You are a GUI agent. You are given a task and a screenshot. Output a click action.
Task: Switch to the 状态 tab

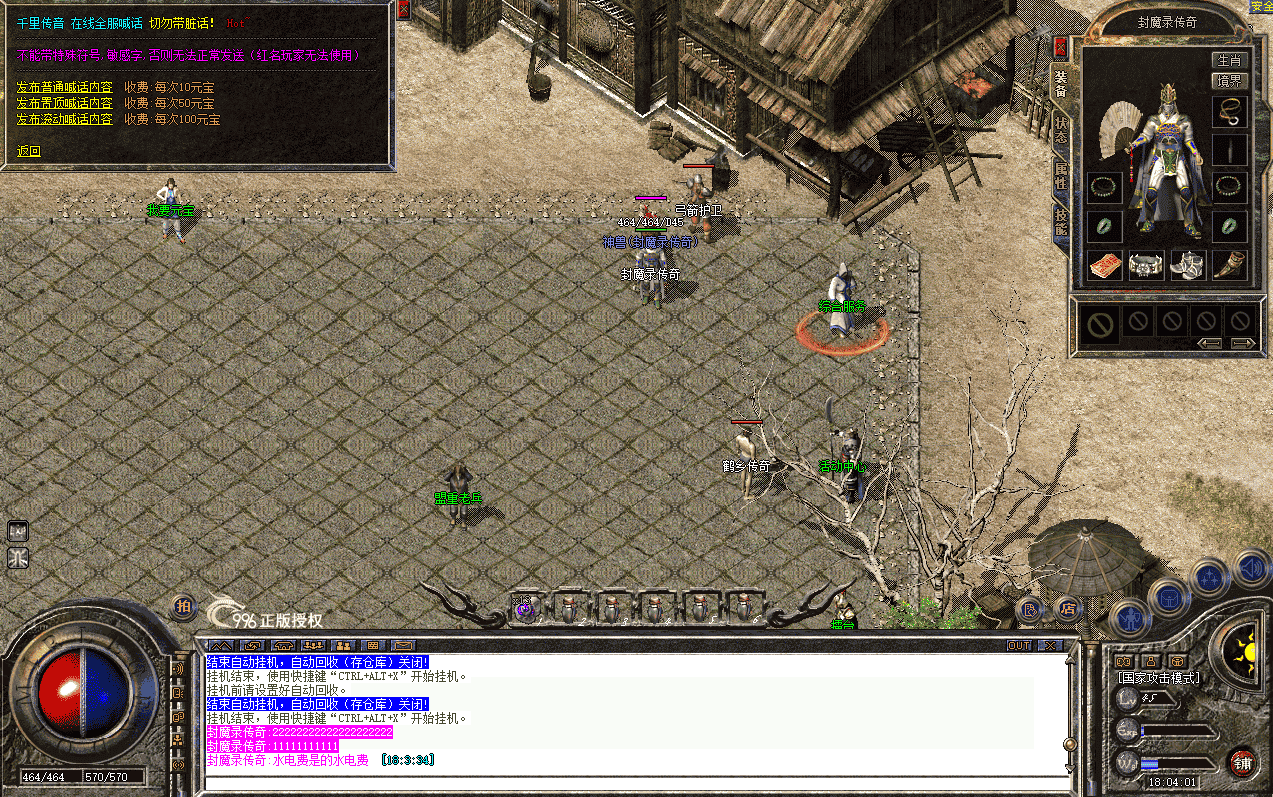[x=1060, y=130]
